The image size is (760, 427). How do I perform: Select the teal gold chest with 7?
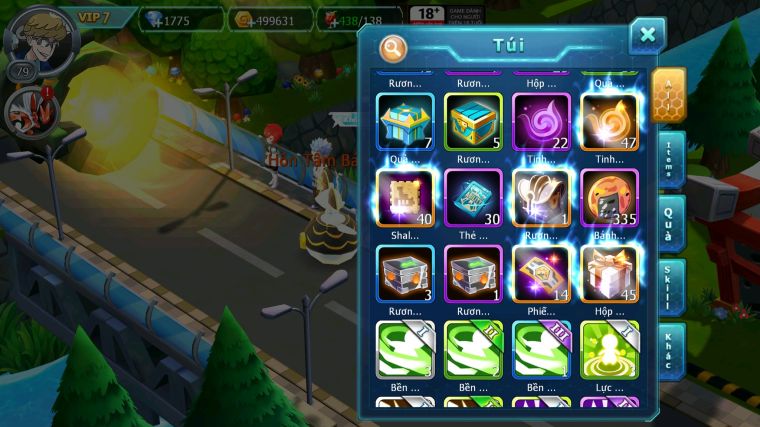pos(406,121)
